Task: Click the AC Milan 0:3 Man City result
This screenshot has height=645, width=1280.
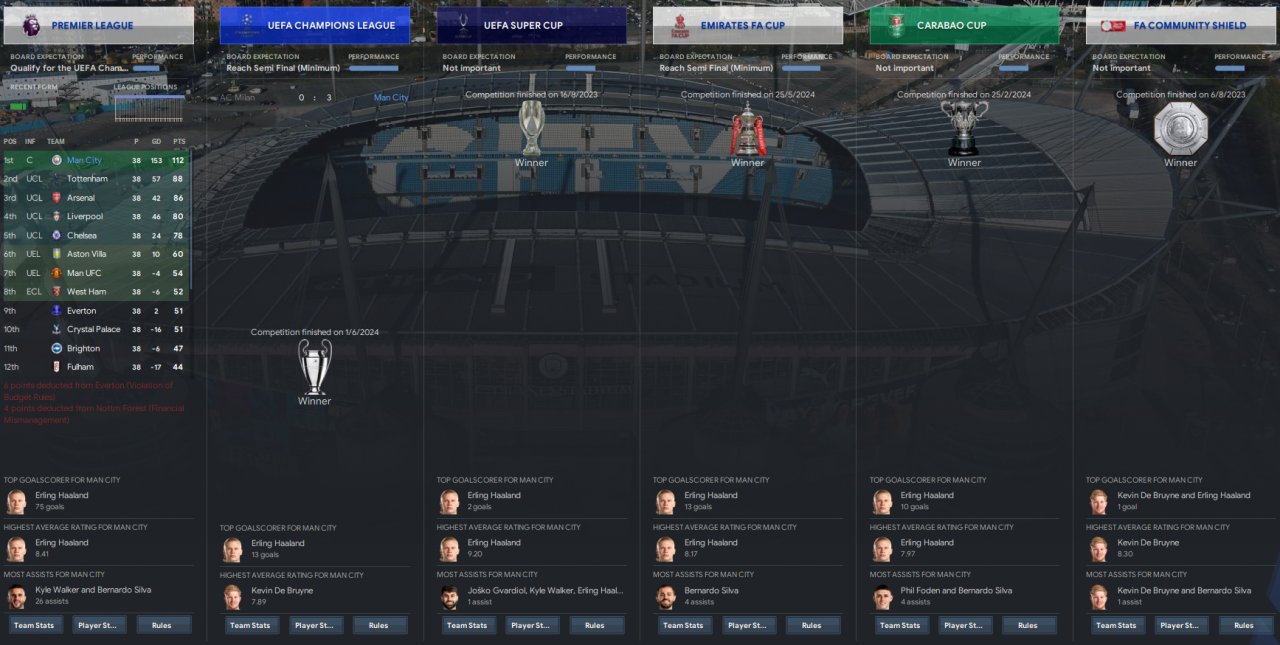Action: click(x=315, y=97)
